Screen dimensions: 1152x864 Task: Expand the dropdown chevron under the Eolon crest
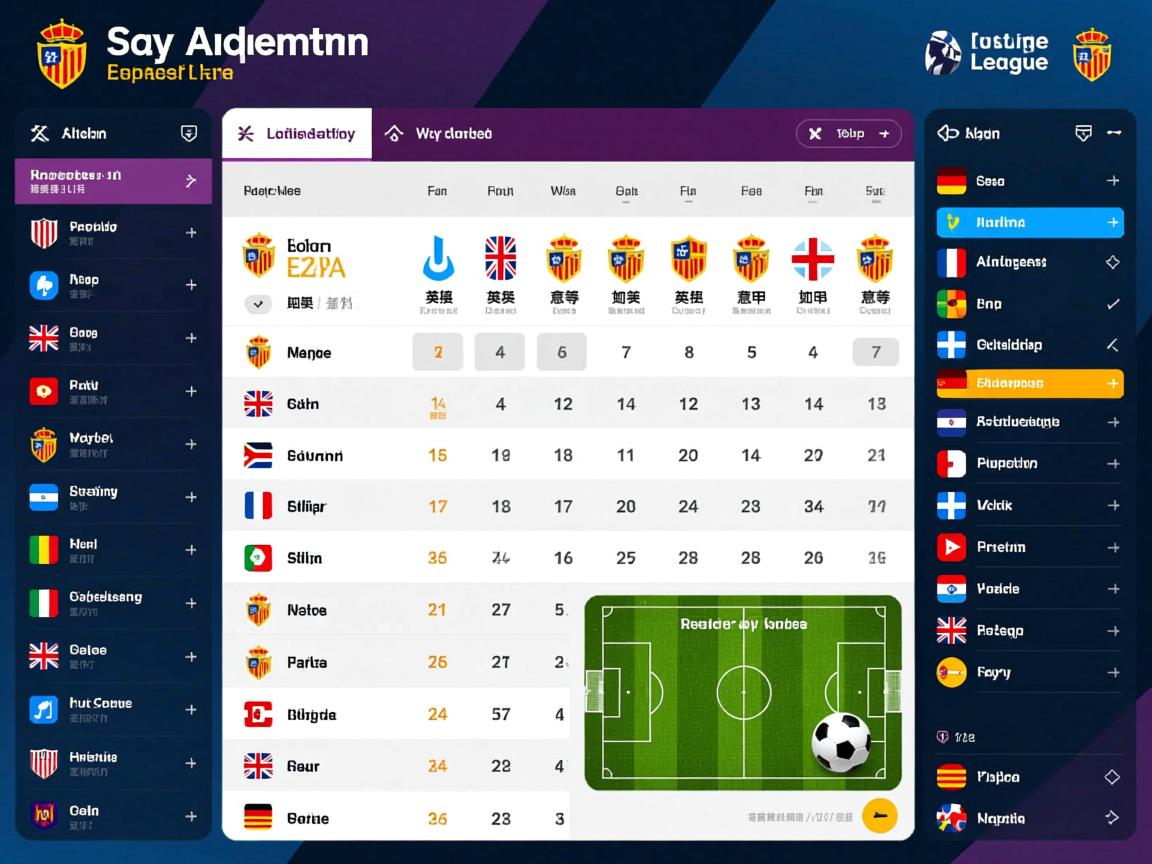pyautogui.click(x=258, y=304)
